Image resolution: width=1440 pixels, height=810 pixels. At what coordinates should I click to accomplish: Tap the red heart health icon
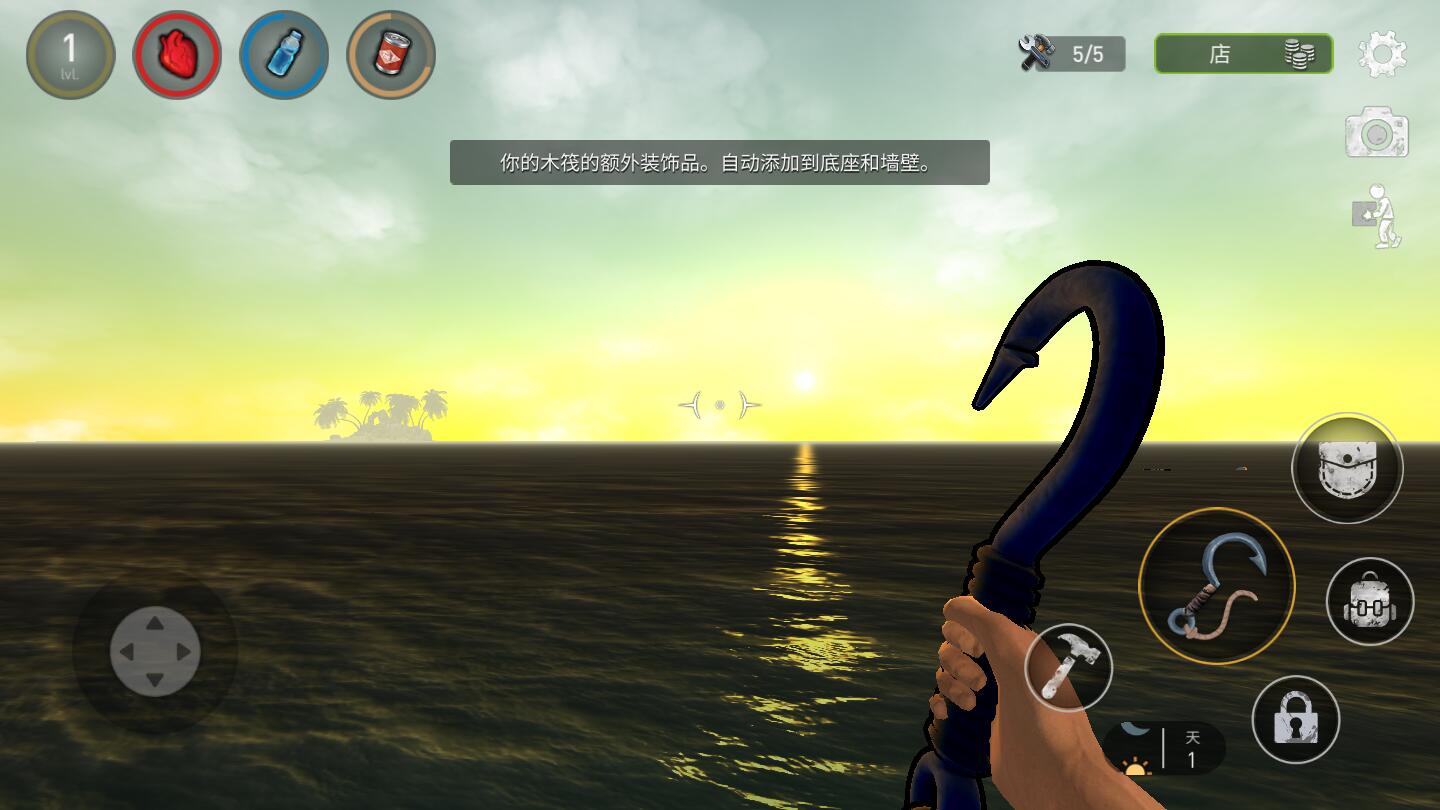click(177, 54)
